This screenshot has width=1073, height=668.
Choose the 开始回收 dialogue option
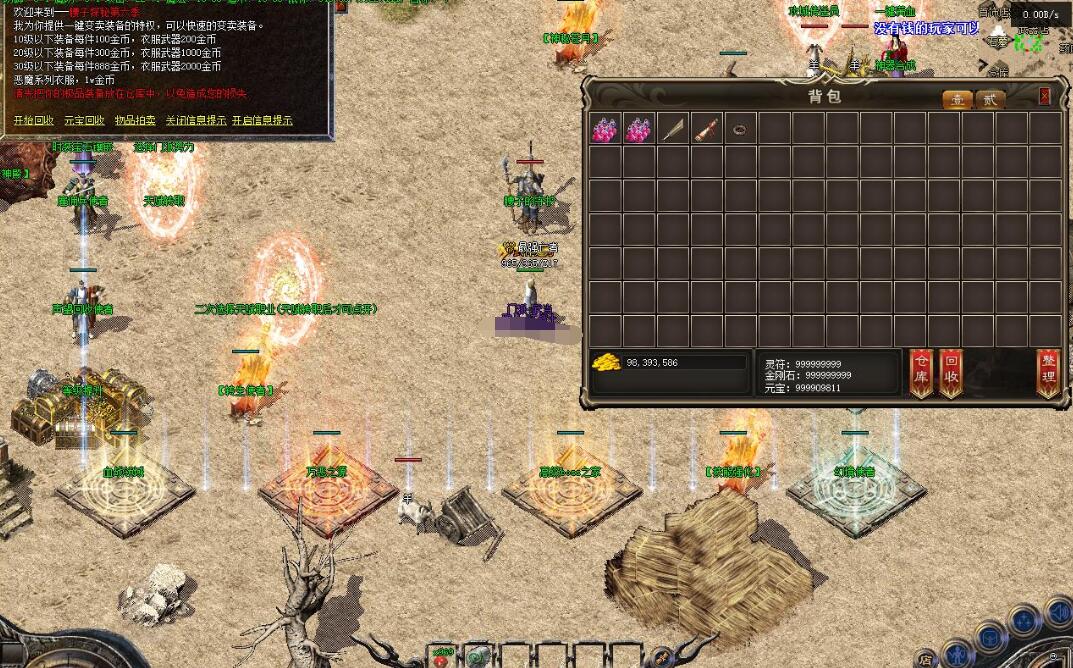click(x=34, y=120)
